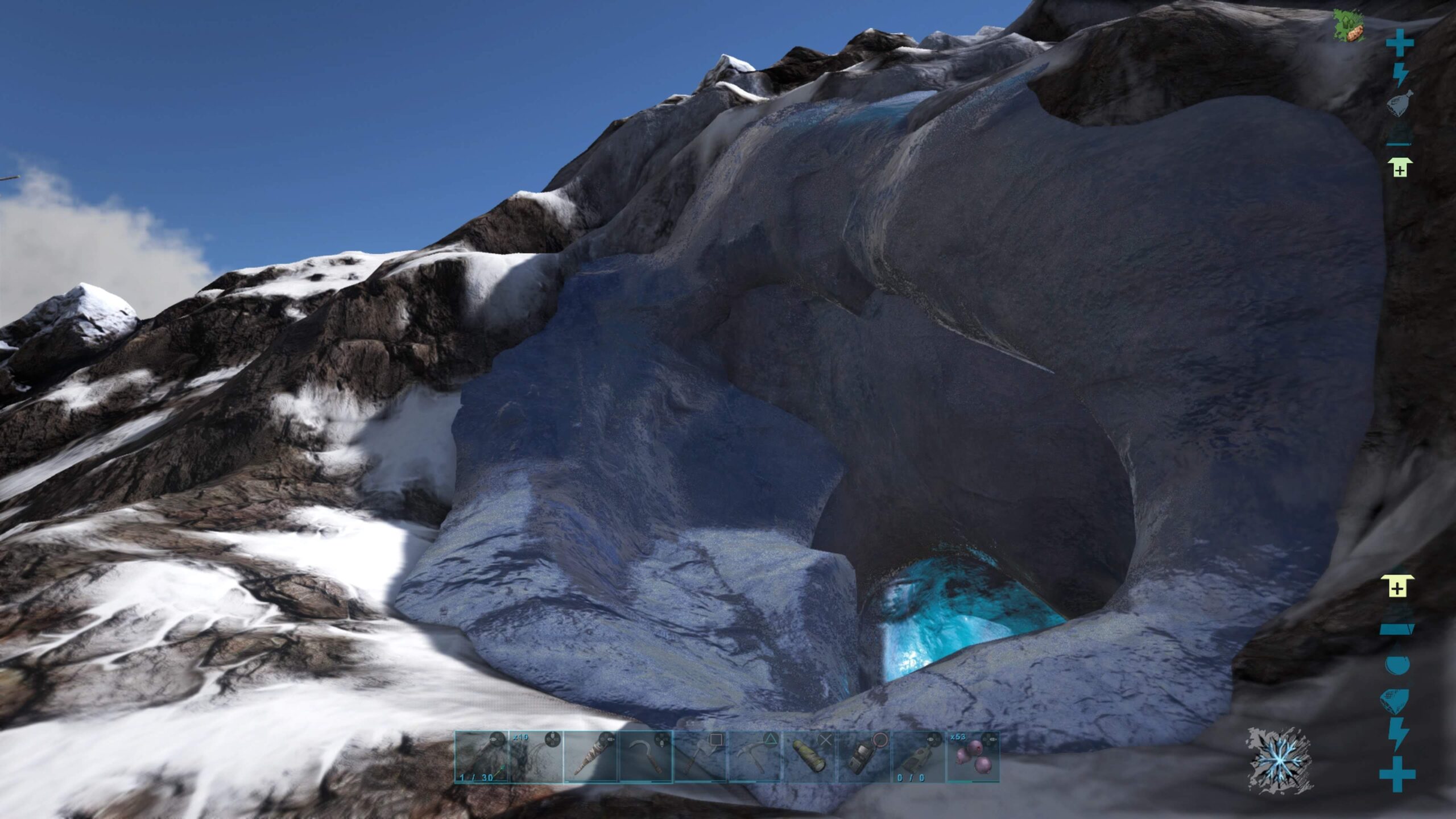The image size is (1456, 819).
Task: Pick the hotbar item stacked x10
Action: point(536,756)
